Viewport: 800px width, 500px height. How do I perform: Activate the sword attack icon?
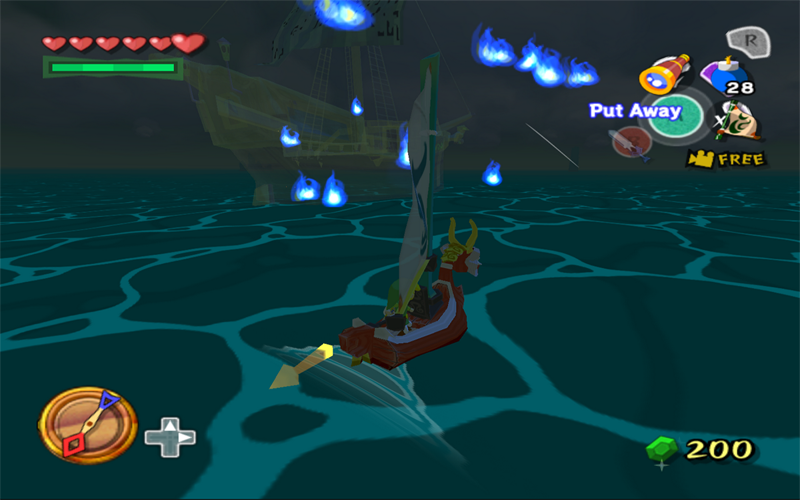point(631,142)
